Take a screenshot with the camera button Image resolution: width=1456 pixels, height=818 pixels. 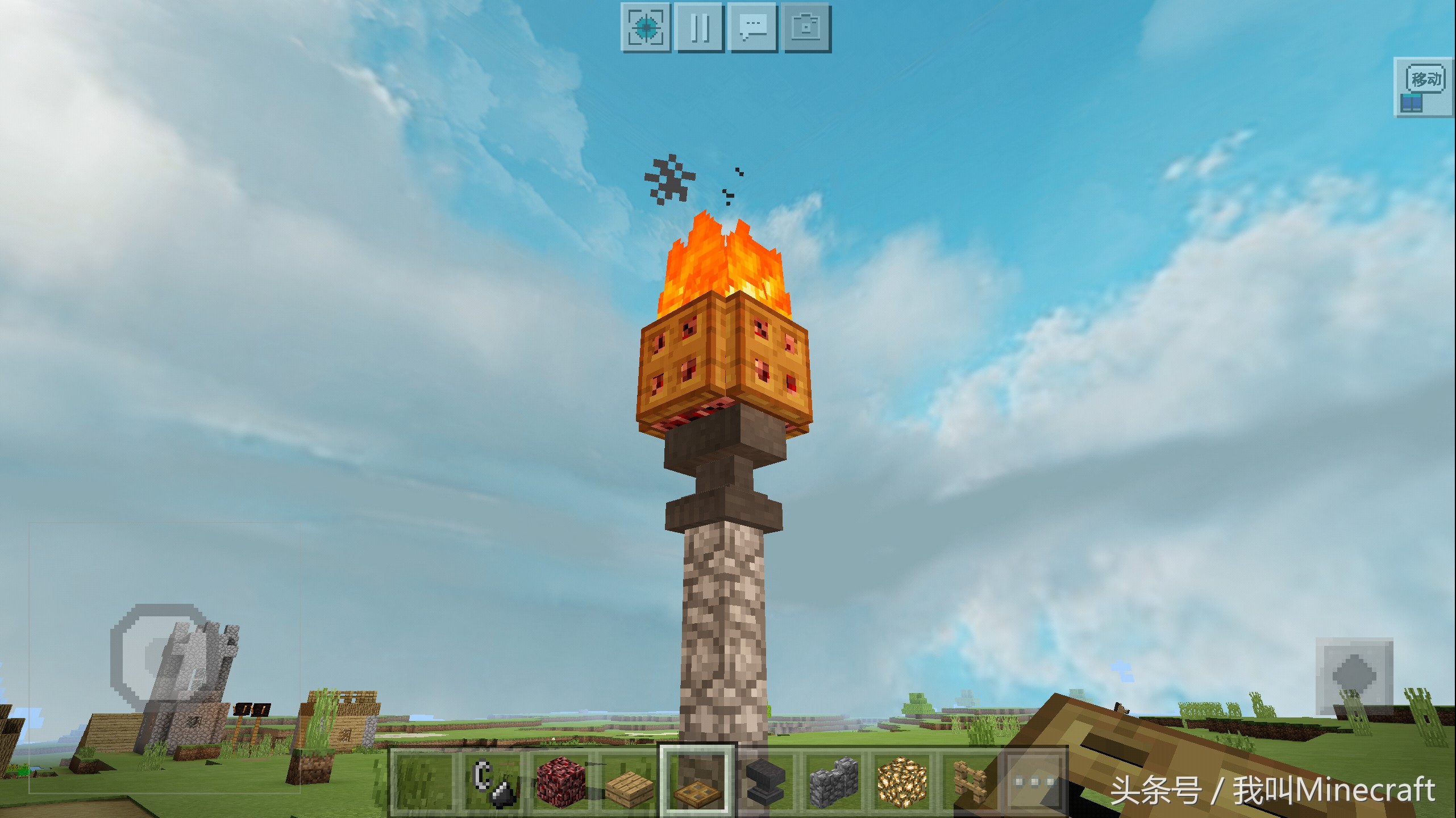pos(806,27)
